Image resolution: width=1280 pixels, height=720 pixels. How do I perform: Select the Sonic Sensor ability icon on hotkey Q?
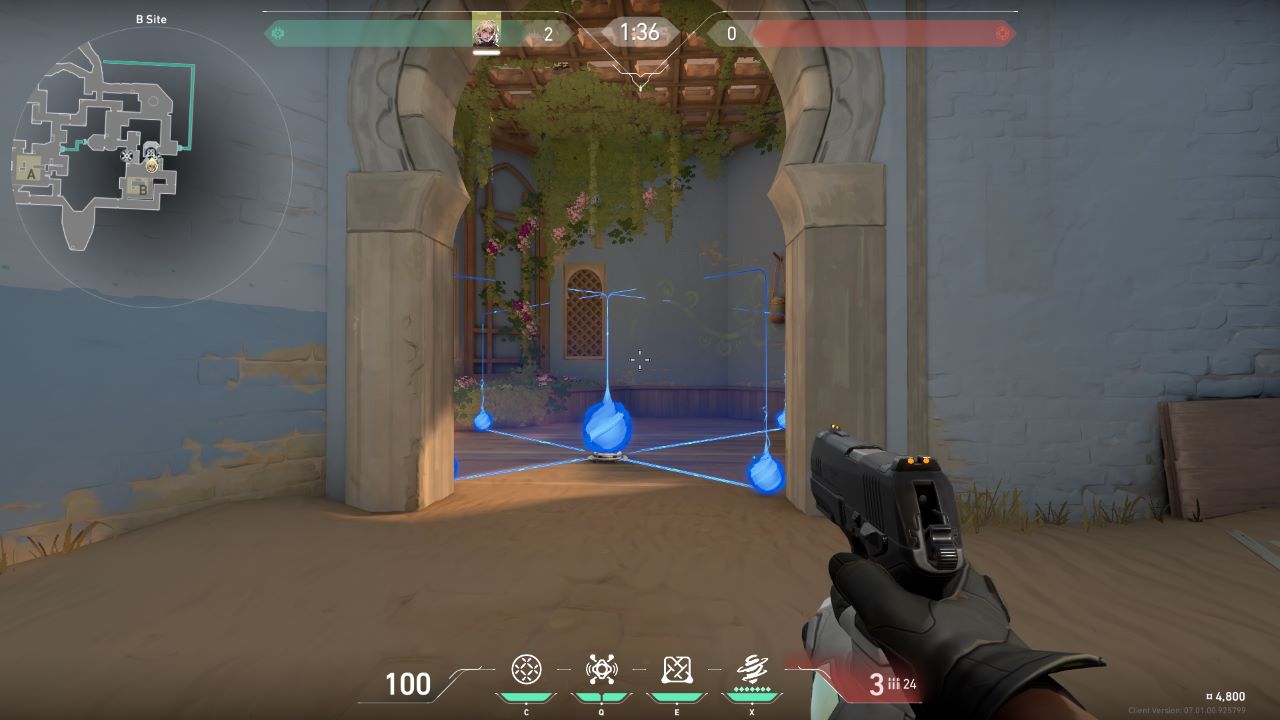pyautogui.click(x=601, y=667)
